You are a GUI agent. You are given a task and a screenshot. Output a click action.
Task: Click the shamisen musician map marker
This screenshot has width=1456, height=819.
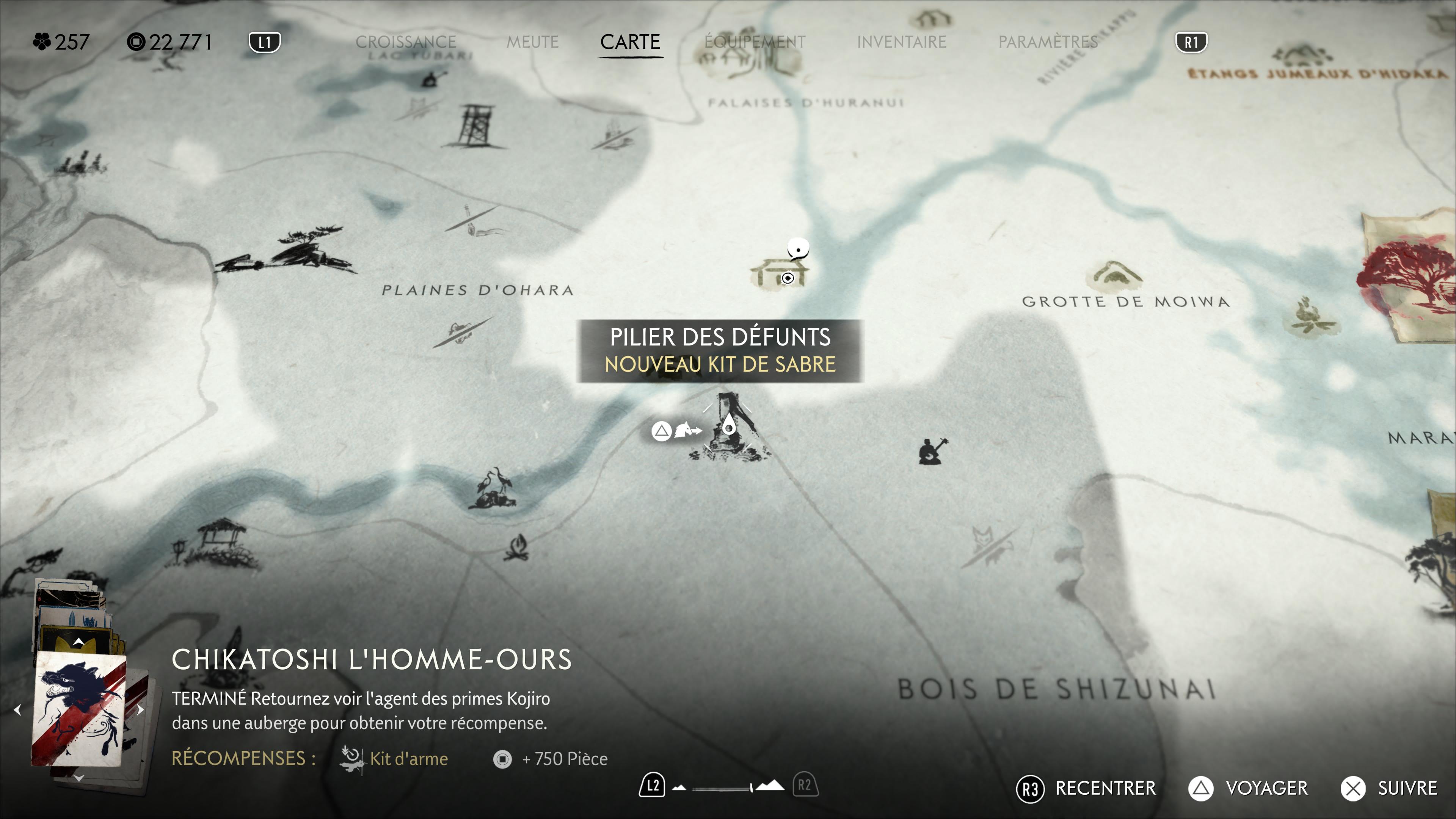(932, 451)
